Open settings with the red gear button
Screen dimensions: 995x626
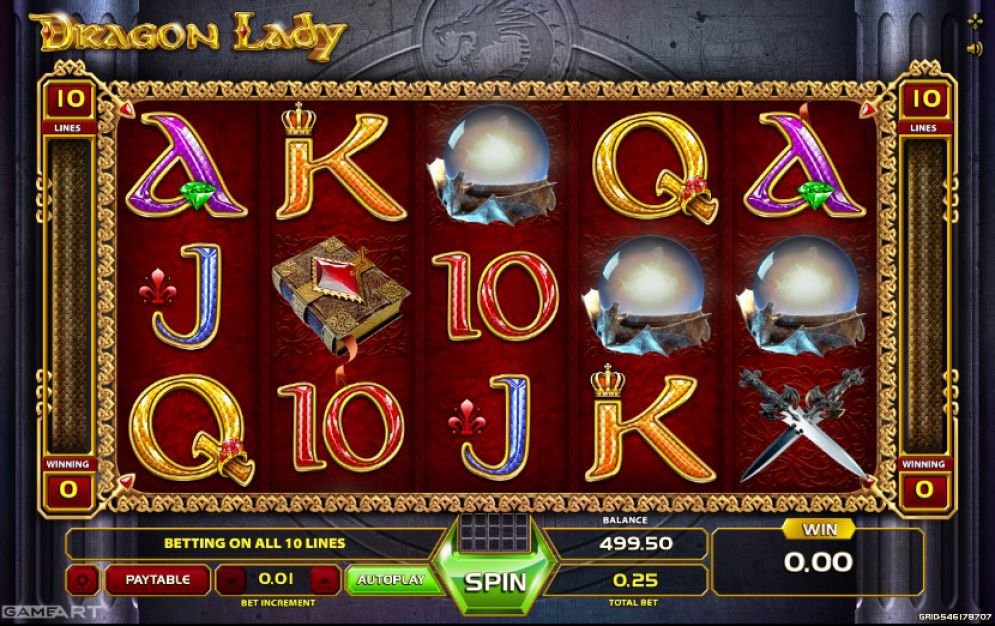pos(82,579)
